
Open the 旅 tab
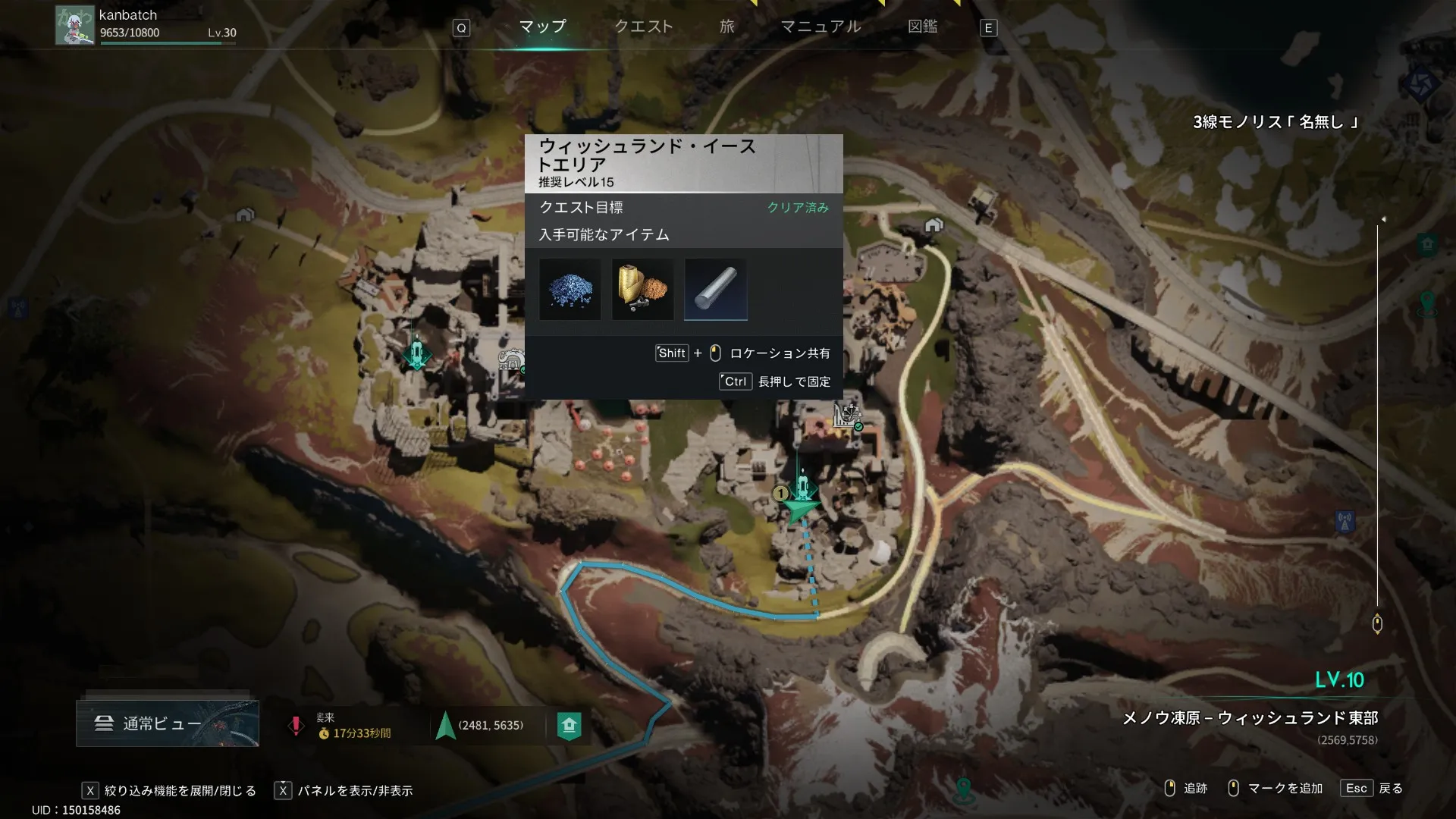(726, 27)
